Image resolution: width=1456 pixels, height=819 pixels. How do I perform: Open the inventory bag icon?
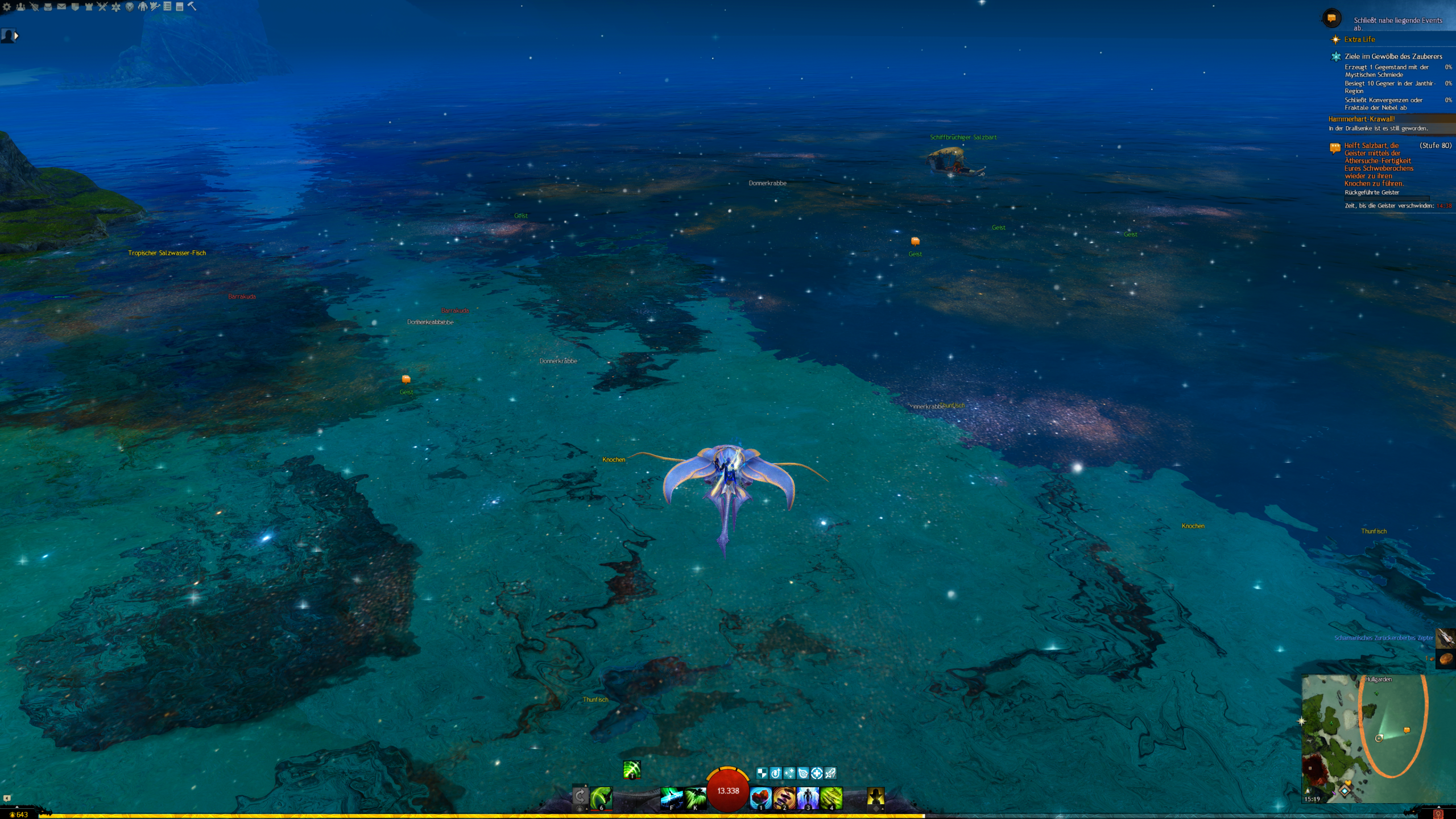click(x=48, y=7)
